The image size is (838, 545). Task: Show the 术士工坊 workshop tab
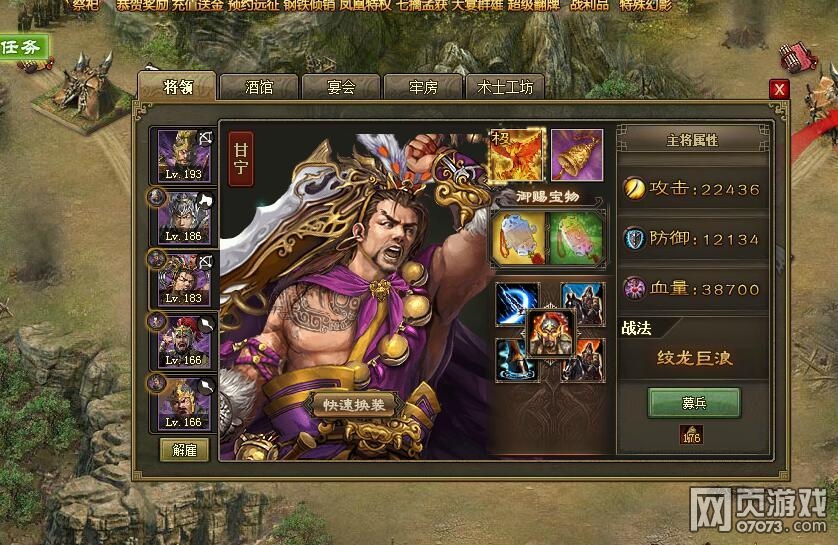[x=505, y=87]
